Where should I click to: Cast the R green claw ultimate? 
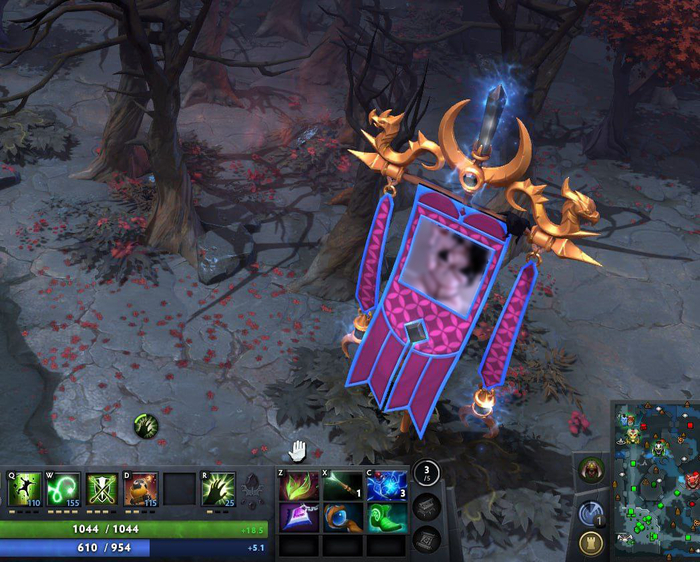pos(217,489)
